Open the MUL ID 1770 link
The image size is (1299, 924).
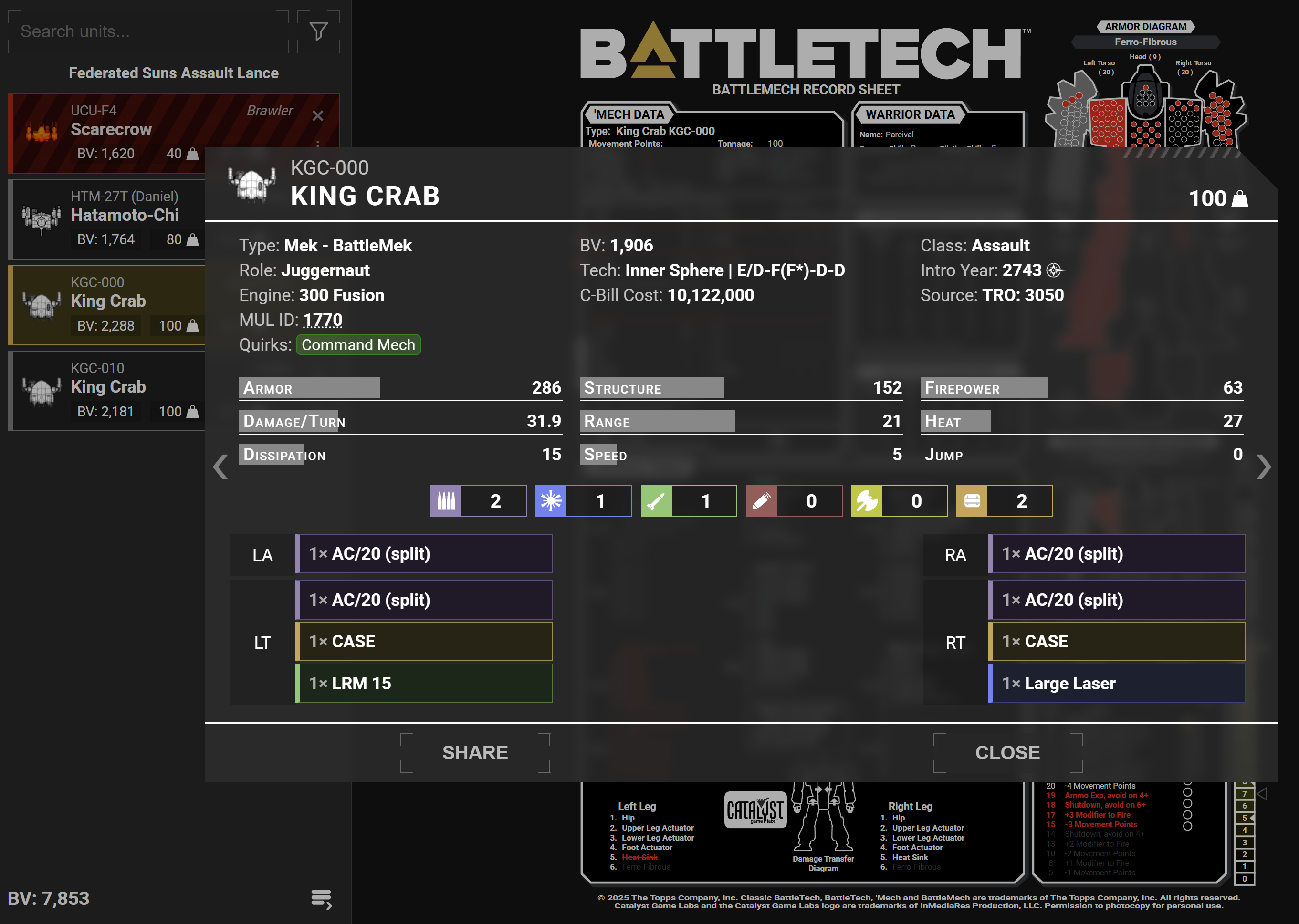point(322,320)
